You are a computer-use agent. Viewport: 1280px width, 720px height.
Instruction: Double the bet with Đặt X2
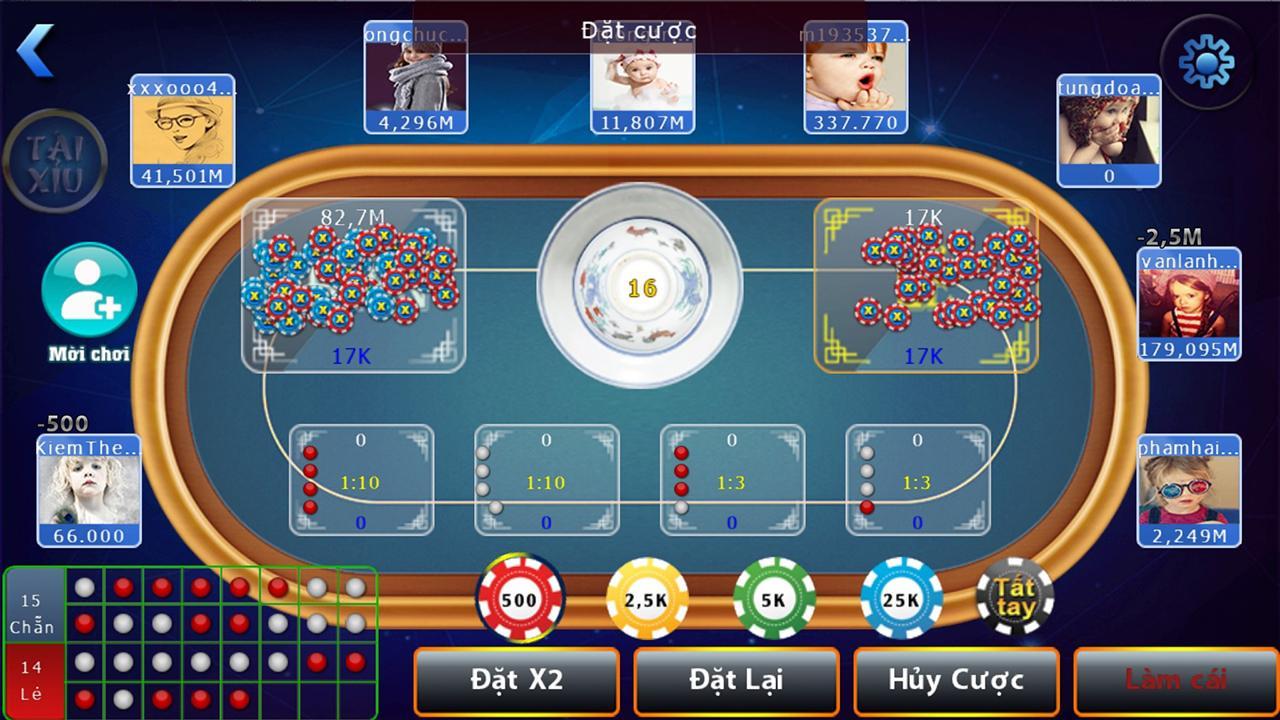tap(517, 681)
